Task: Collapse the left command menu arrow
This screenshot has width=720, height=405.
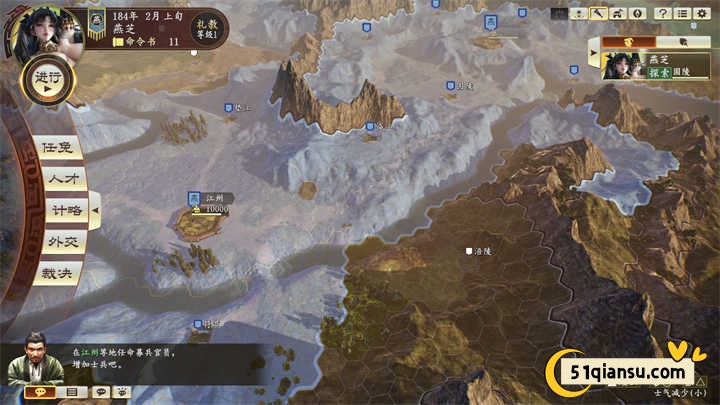Action: 96,211
